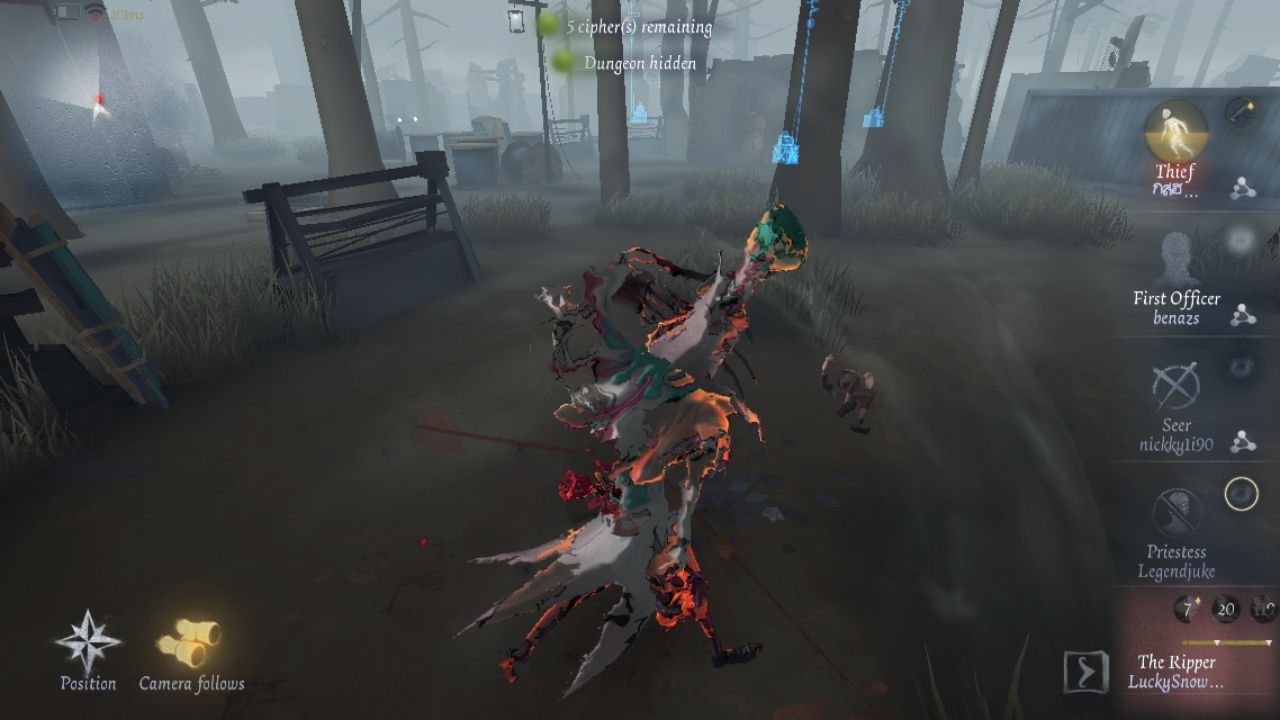Click the Thief's flashlight item icon
1280x720 pixels.
1242,114
